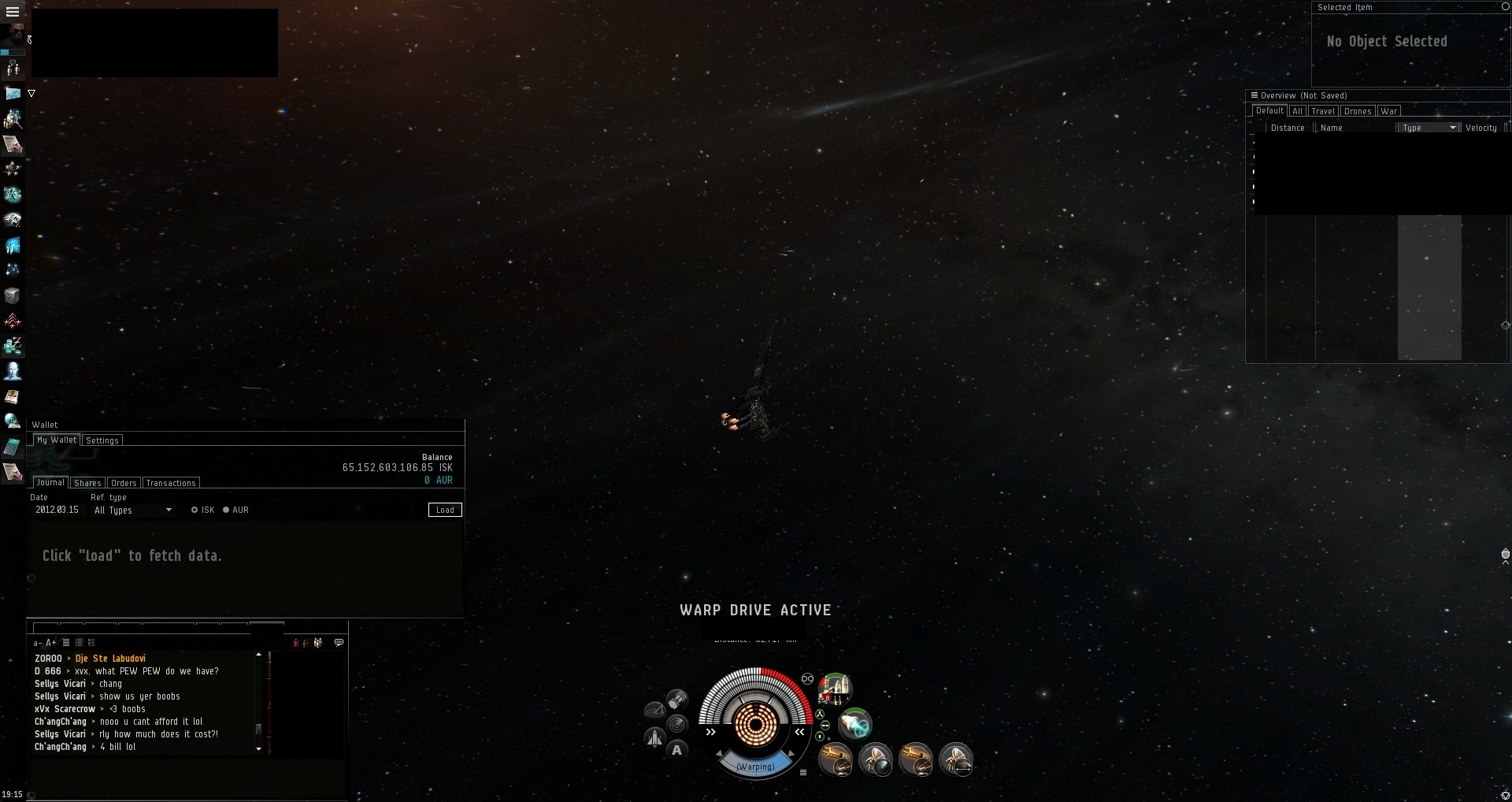Switch to the Orders tab
The image size is (1512, 802).
(x=124, y=483)
